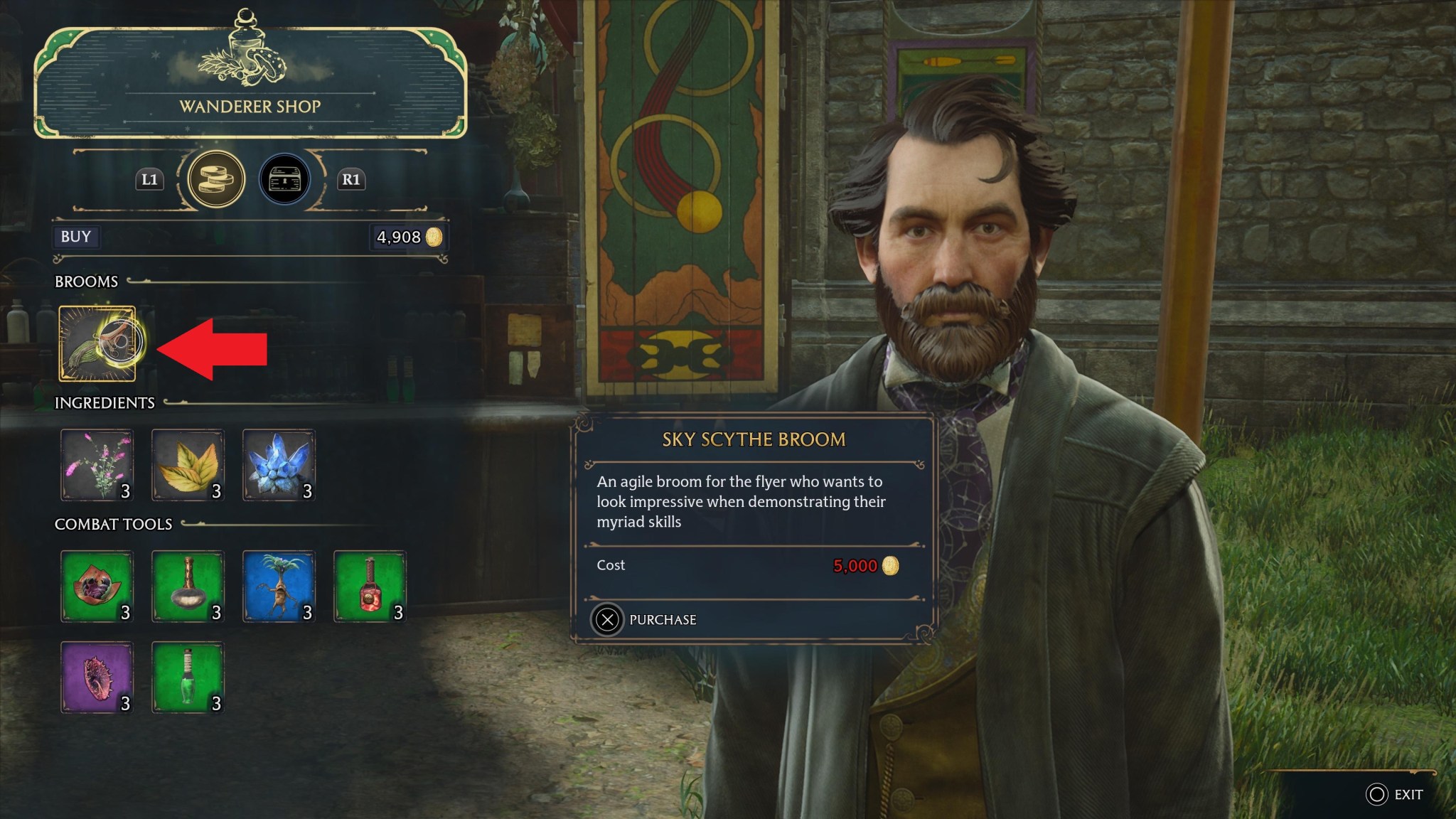Viewport: 1456px width, 819px height.
Task: Choose the pink flower ingredient
Action: pyautogui.click(x=97, y=465)
